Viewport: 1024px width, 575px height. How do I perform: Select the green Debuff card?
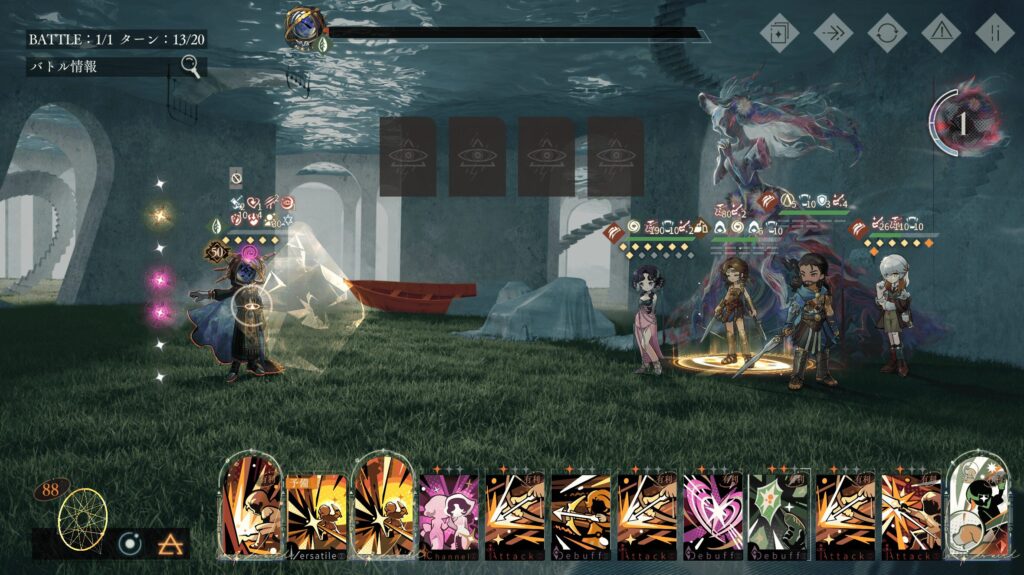pos(779,514)
